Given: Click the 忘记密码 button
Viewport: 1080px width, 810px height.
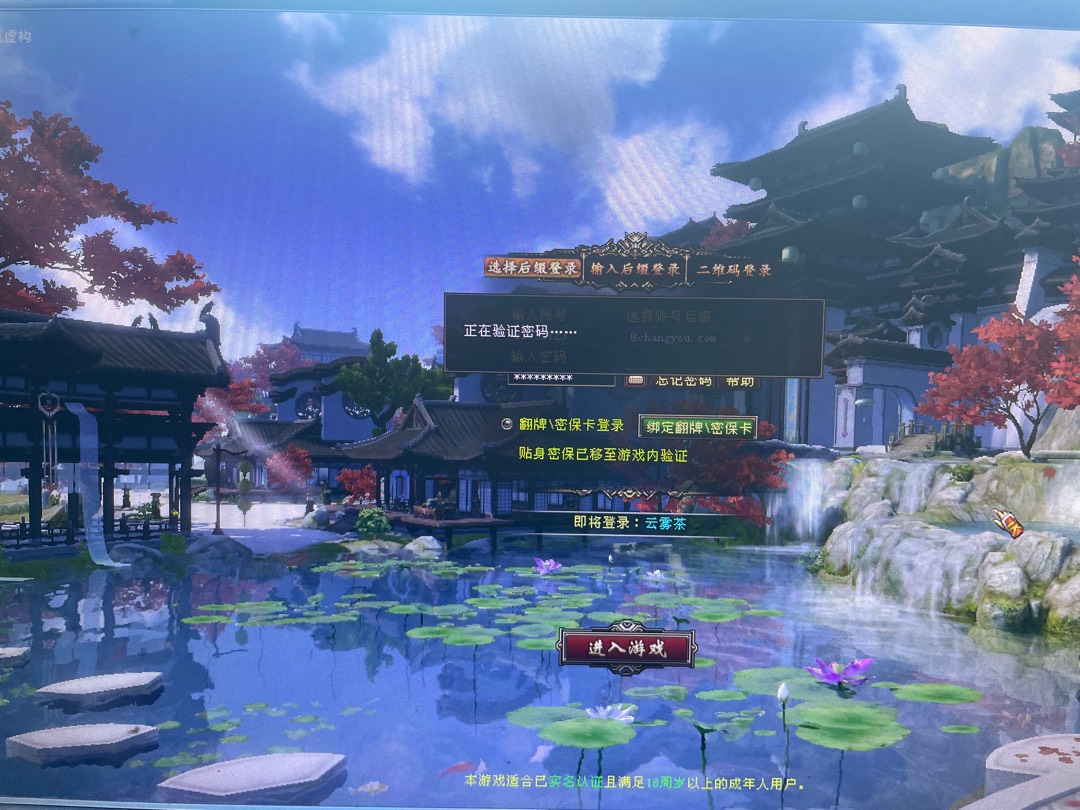Looking at the screenshot, I should pyautogui.click(x=683, y=380).
